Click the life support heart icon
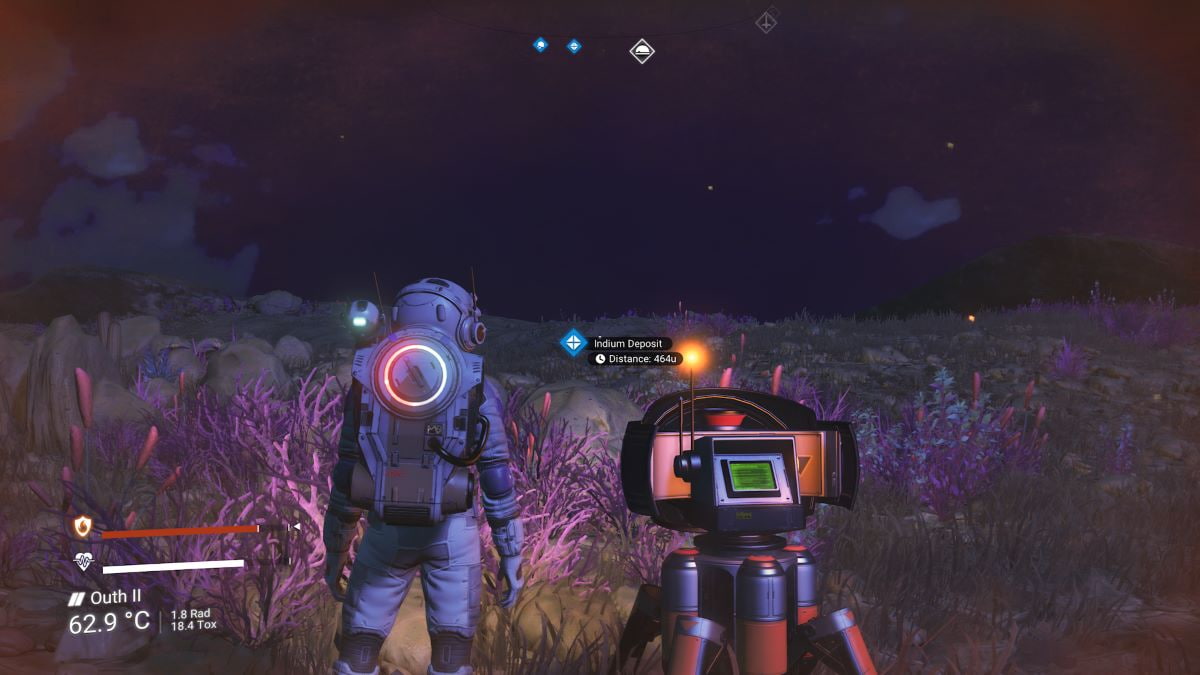1200x675 pixels. pyautogui.click(x=83, y=563)
